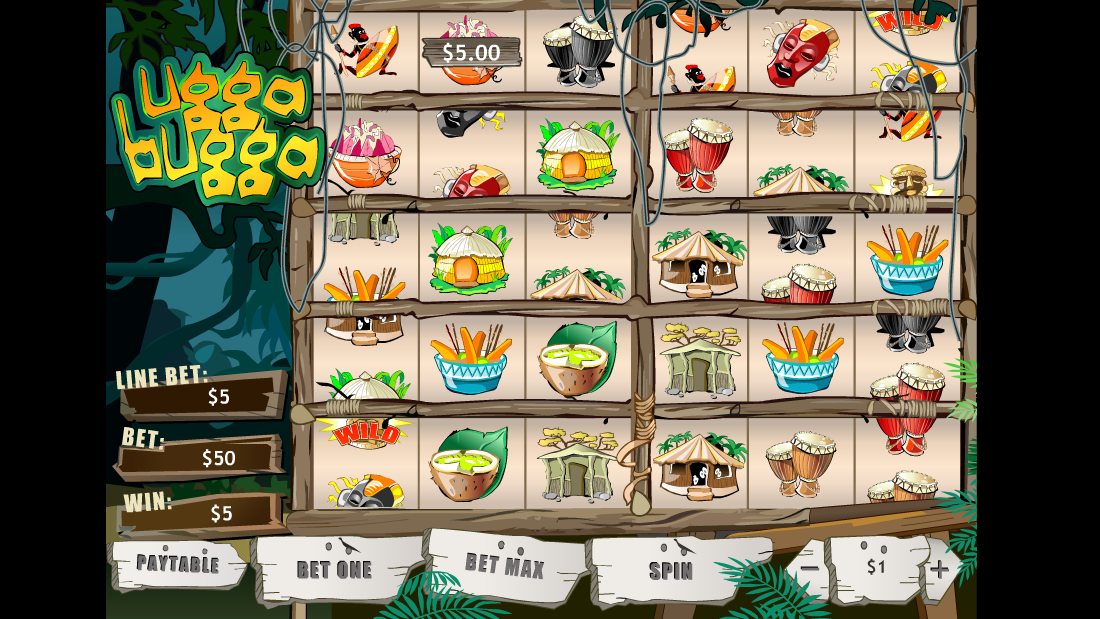The height and width of the screenshot is (619, 1100).
Task: Decrease coin value with minus button
Action: pos(809,569)
